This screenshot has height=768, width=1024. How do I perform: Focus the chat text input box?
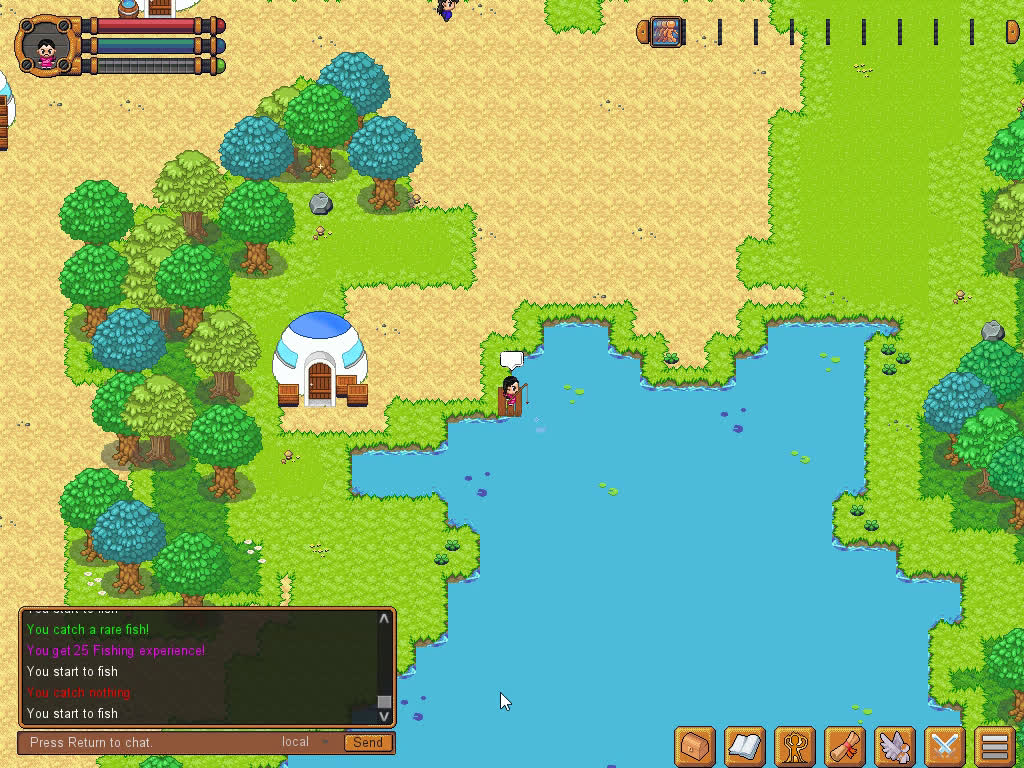tap(150, 742)
